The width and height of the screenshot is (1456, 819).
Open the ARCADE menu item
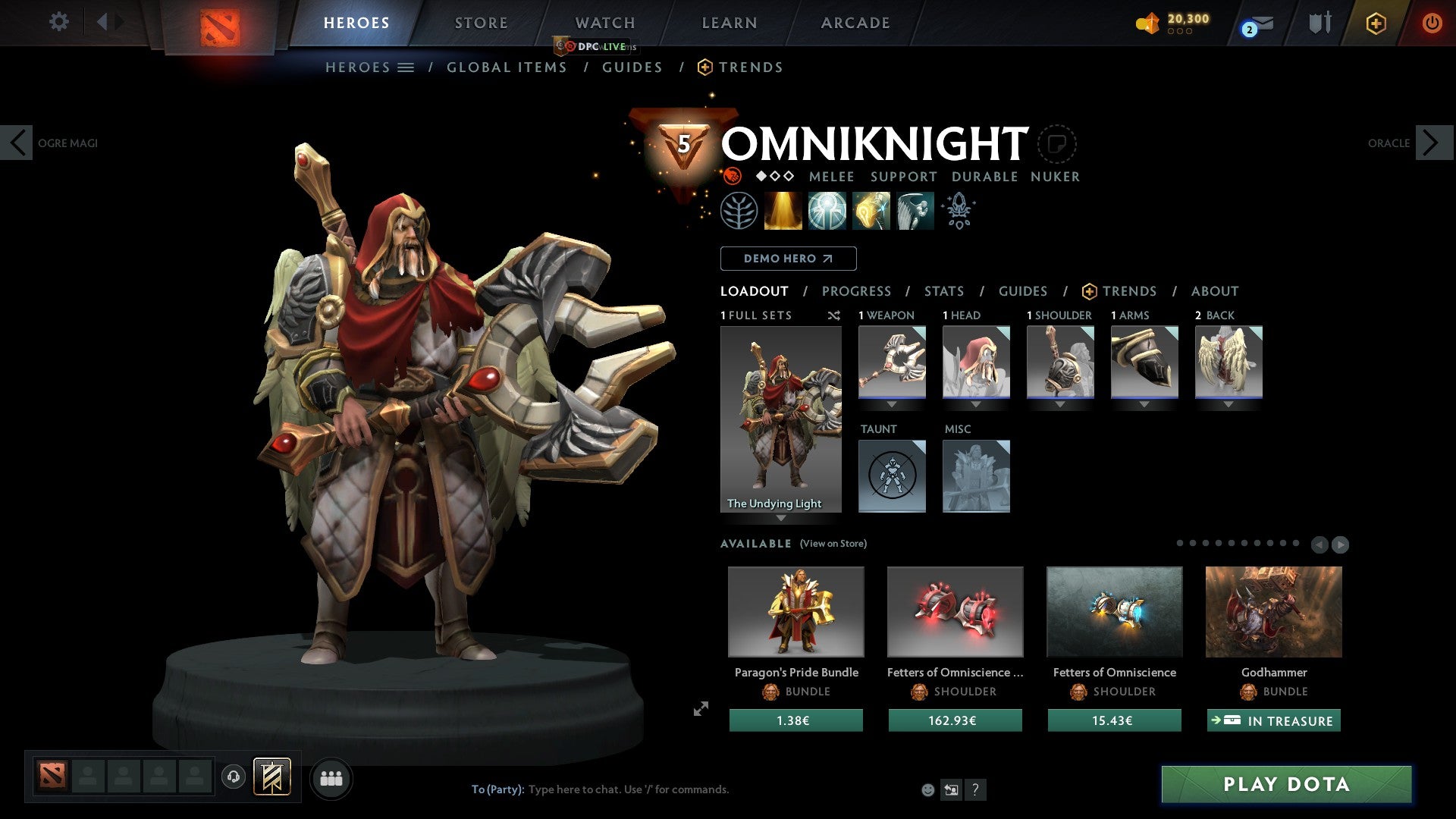(x=855, y=23)
